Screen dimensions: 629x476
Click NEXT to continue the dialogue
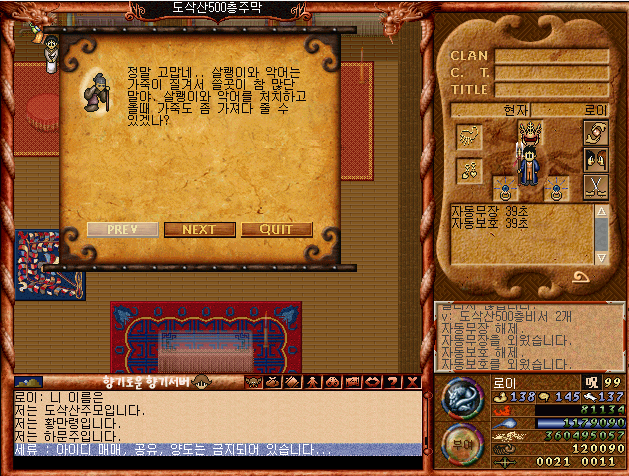point(199,229)
